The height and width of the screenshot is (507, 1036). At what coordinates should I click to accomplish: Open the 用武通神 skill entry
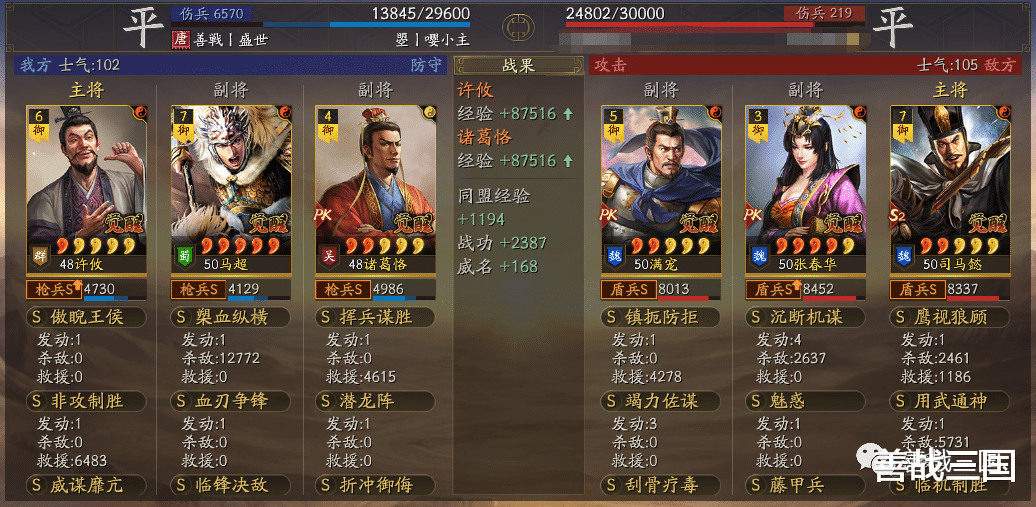pyautogui.click(x=950, y=401)
